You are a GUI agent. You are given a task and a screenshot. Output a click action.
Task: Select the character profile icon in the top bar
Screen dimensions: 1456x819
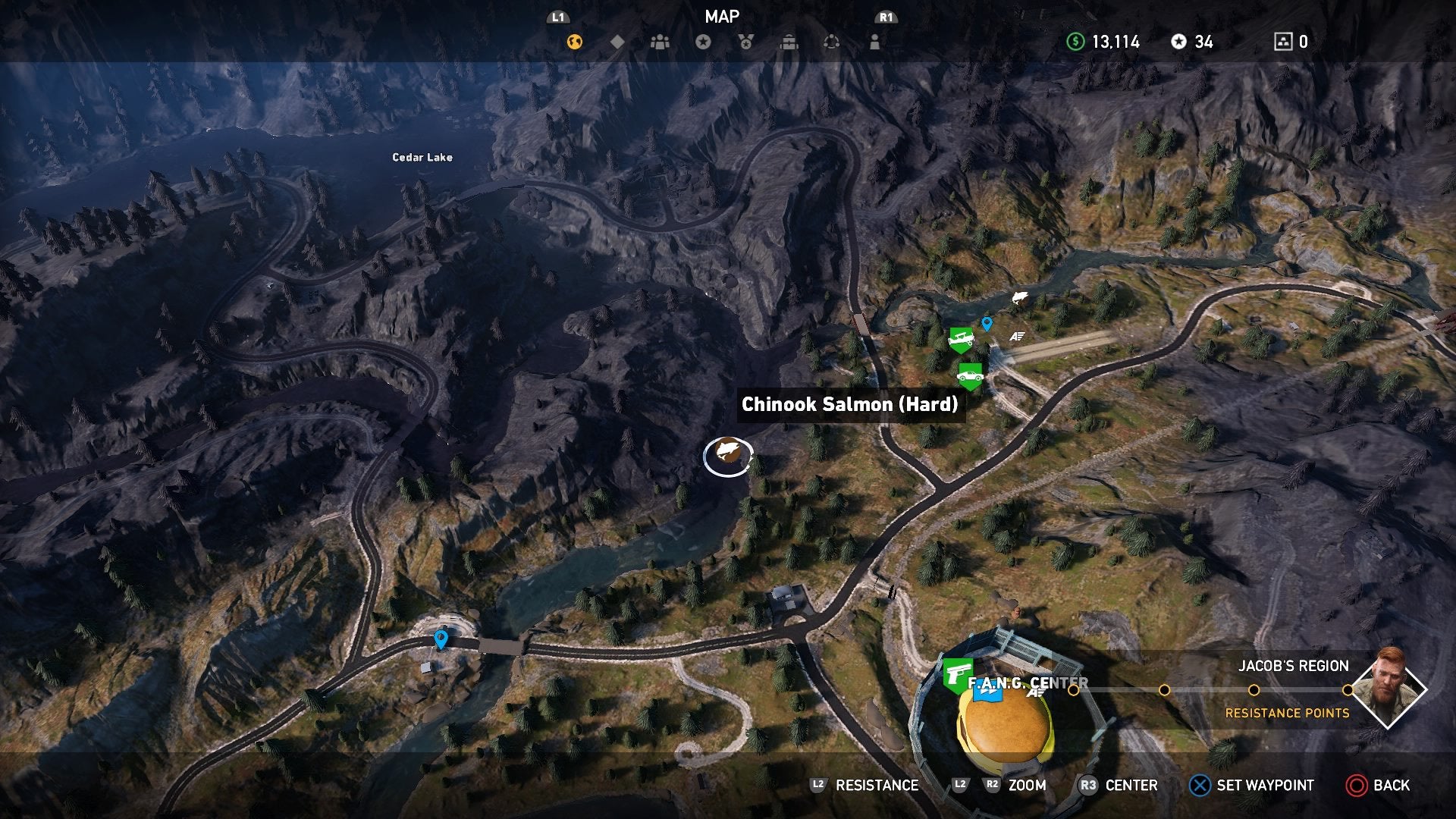[x=874, y=43]
